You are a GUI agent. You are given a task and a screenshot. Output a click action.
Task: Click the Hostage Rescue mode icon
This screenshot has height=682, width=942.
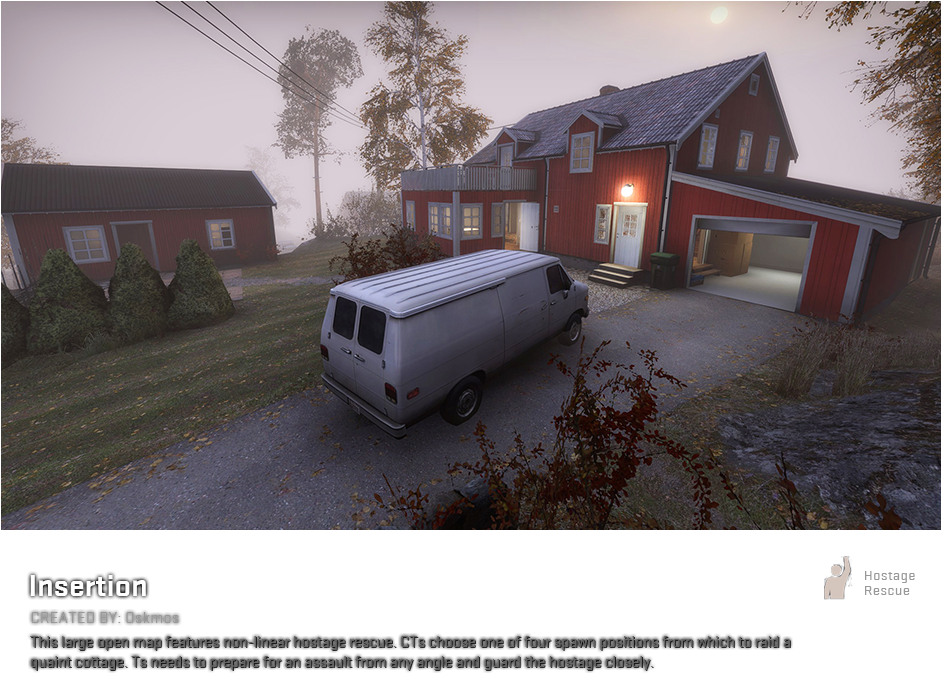(838, 578)
